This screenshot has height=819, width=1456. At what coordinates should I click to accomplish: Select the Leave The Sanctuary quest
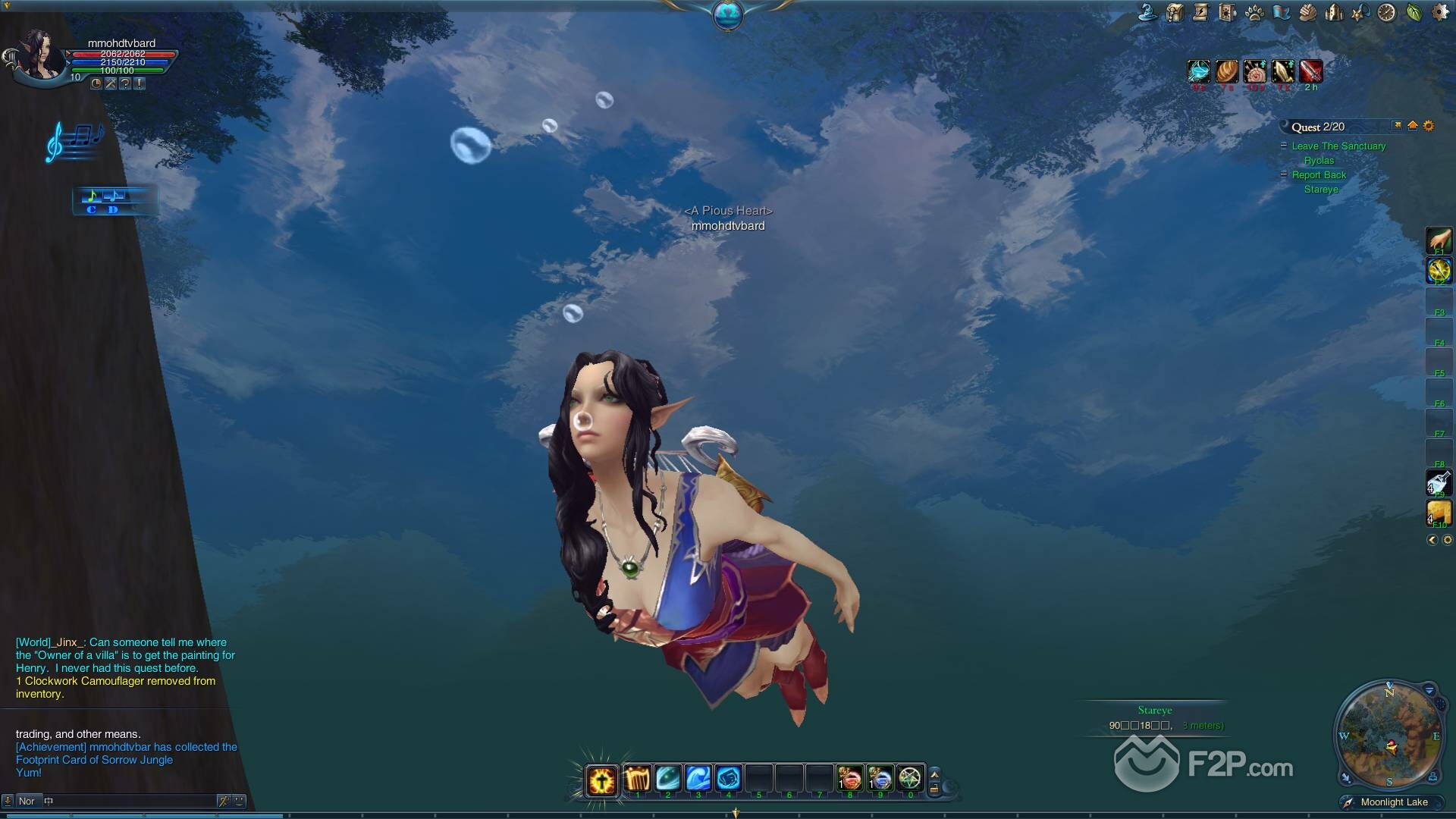[1338, 146]
